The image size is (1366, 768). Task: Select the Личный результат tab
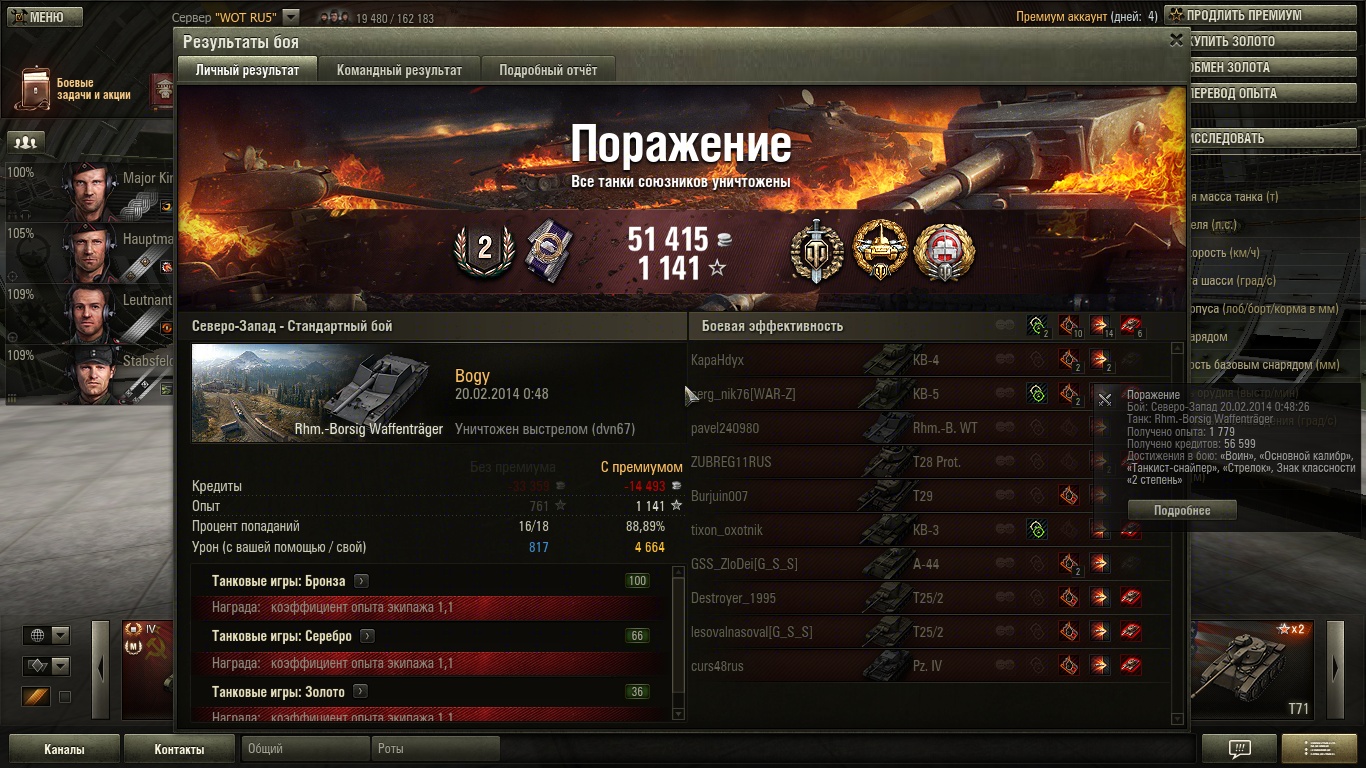point(247,70)
